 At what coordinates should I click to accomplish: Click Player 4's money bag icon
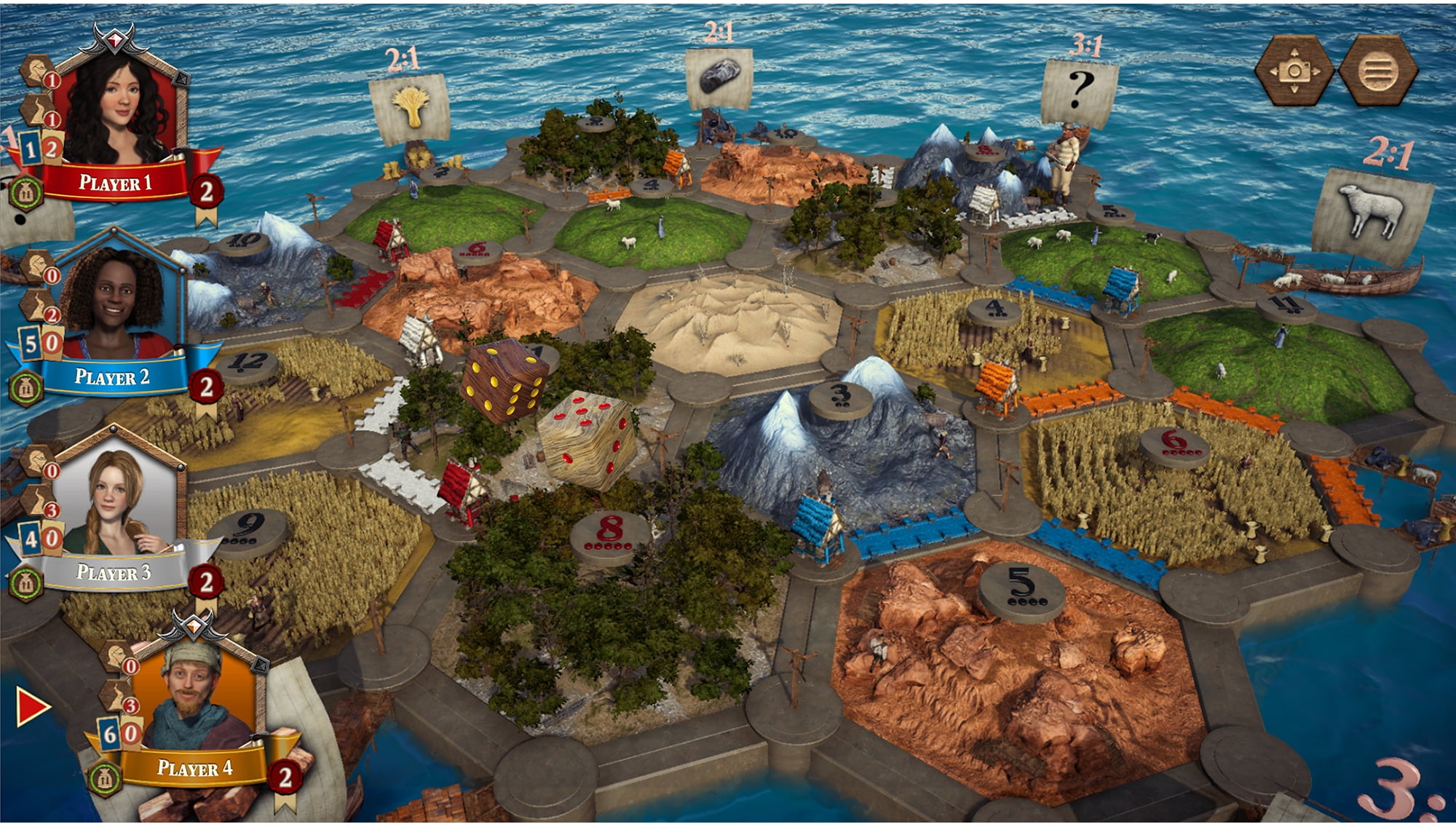(x=105, y=779)
